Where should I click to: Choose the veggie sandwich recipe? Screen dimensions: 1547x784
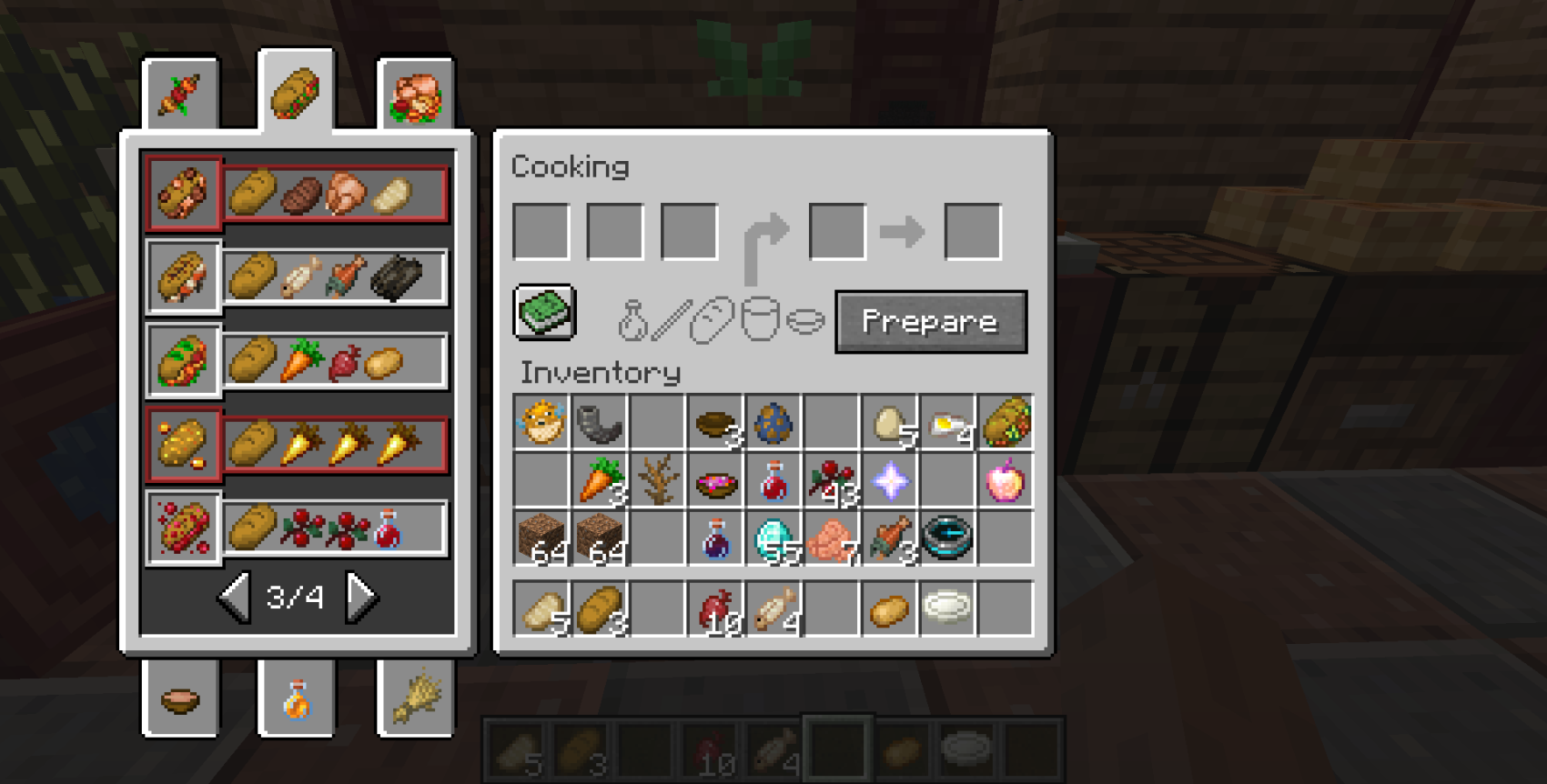tap(182, 358)
